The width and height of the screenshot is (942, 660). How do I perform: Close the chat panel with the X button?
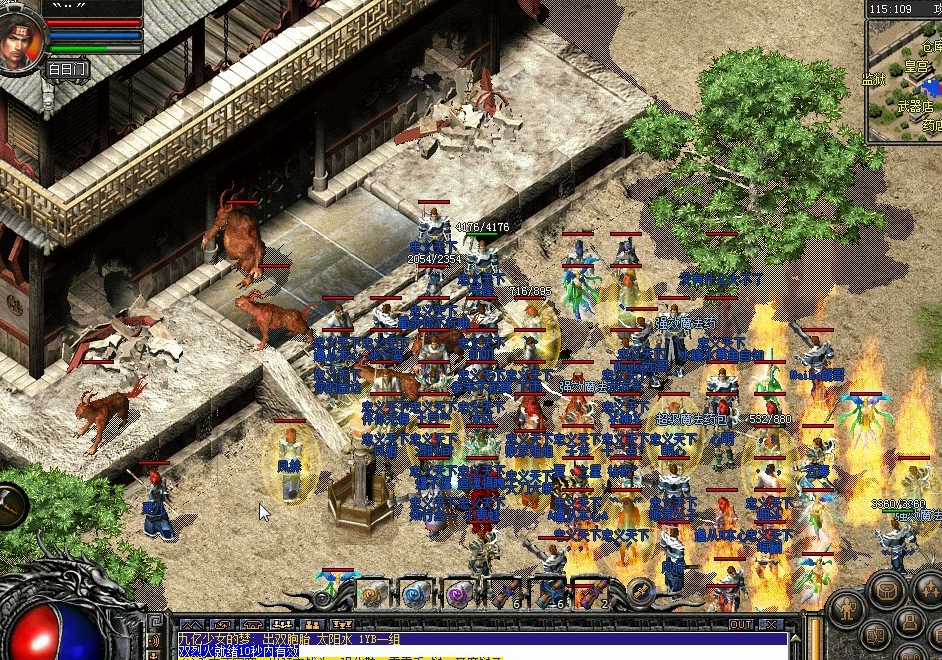[771, 624]
